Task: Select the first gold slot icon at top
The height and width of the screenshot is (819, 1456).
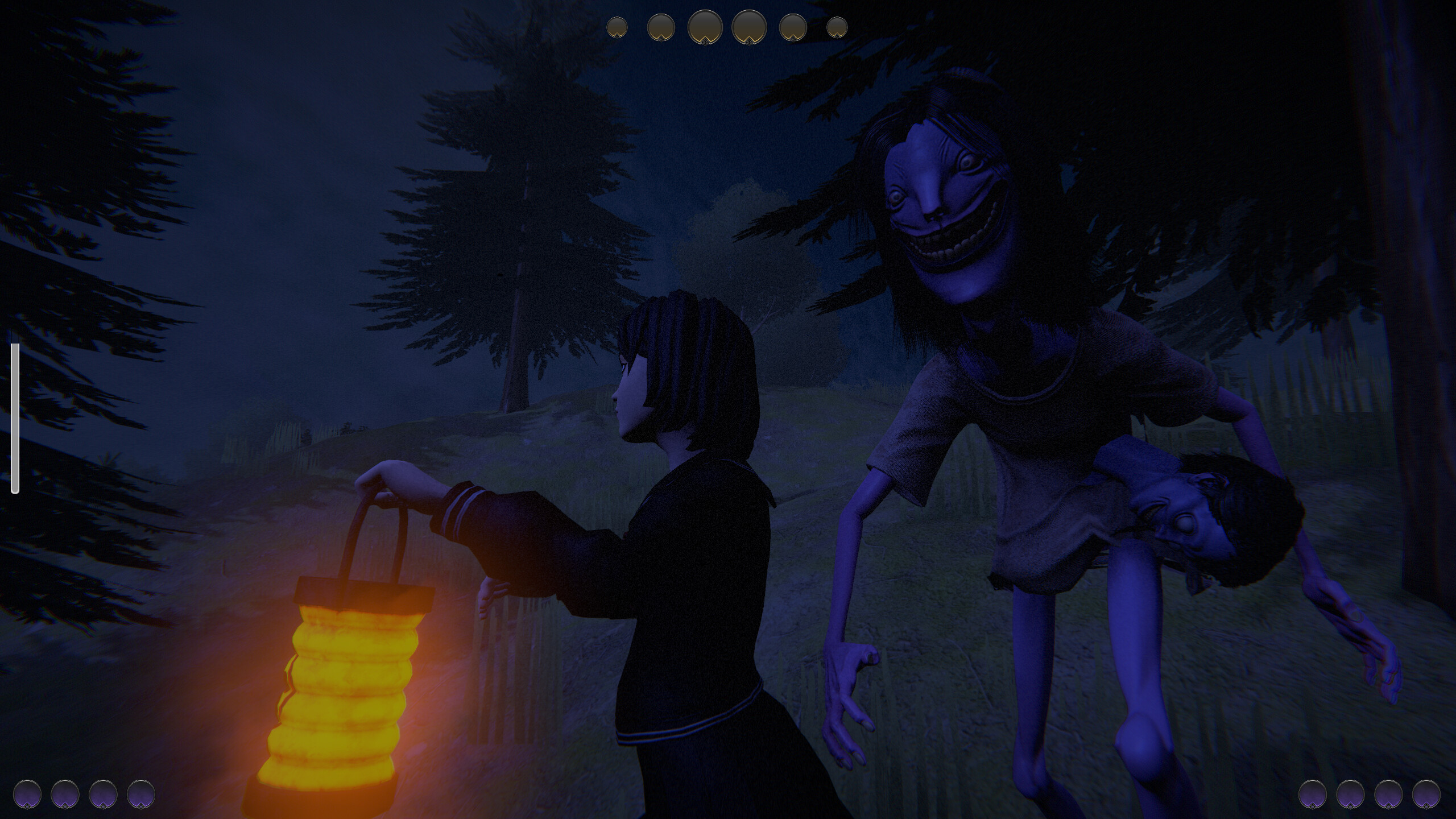Action: point(617,27)
